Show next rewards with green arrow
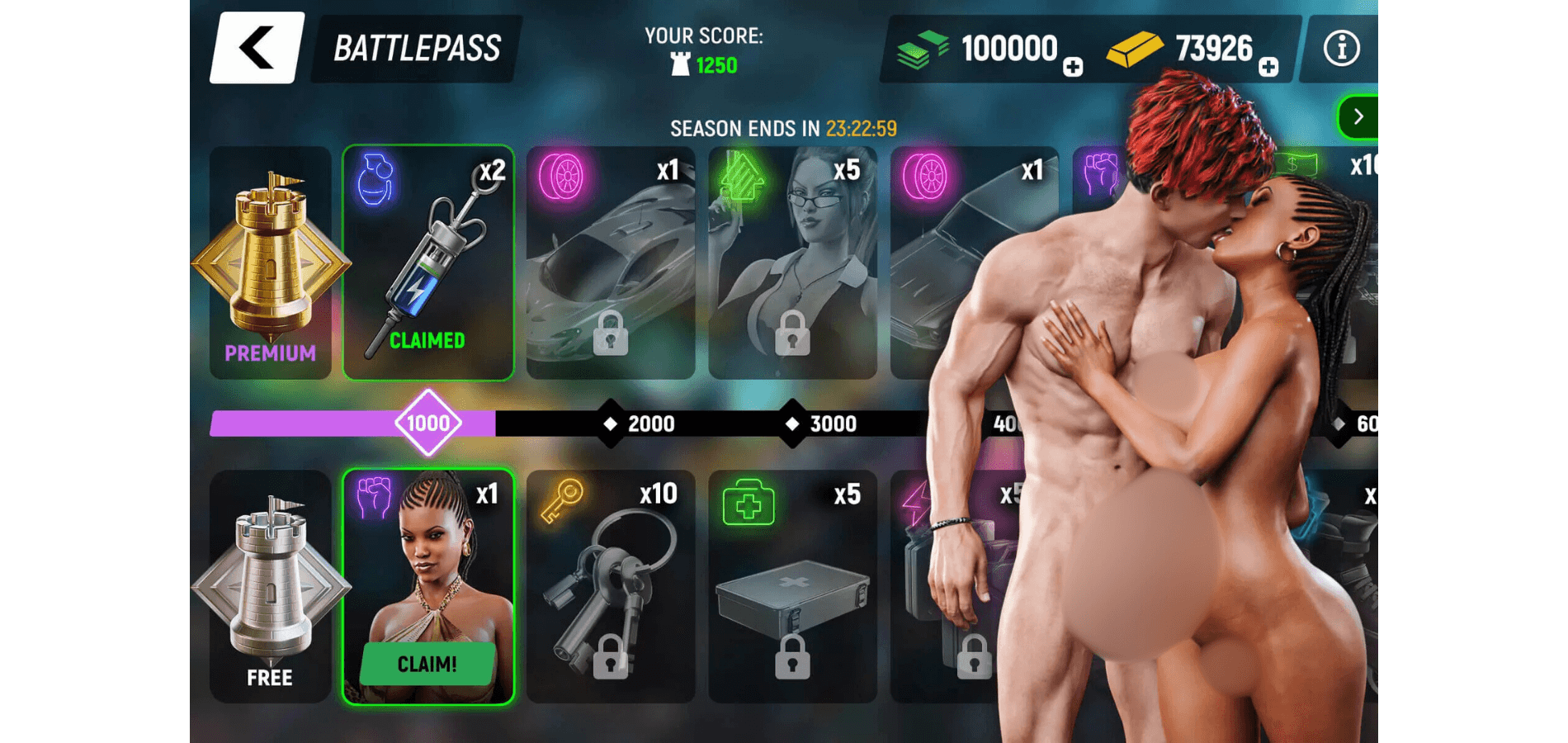This screenshot has width=1568, height=743. click(1358, 117)
